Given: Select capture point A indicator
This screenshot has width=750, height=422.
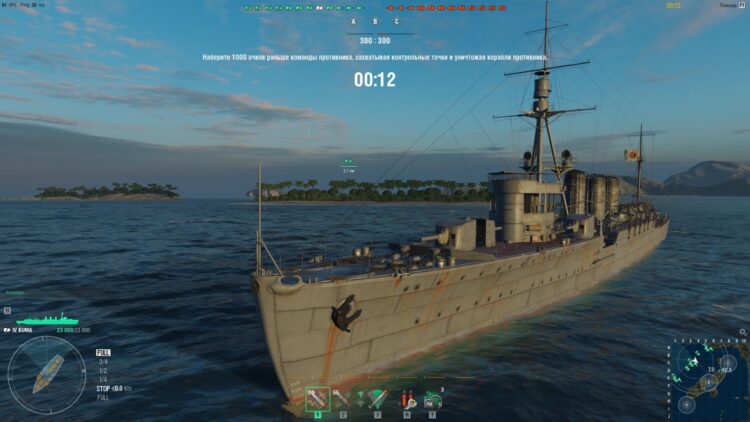Looking at the screenshot, I should tap(353, 21).
